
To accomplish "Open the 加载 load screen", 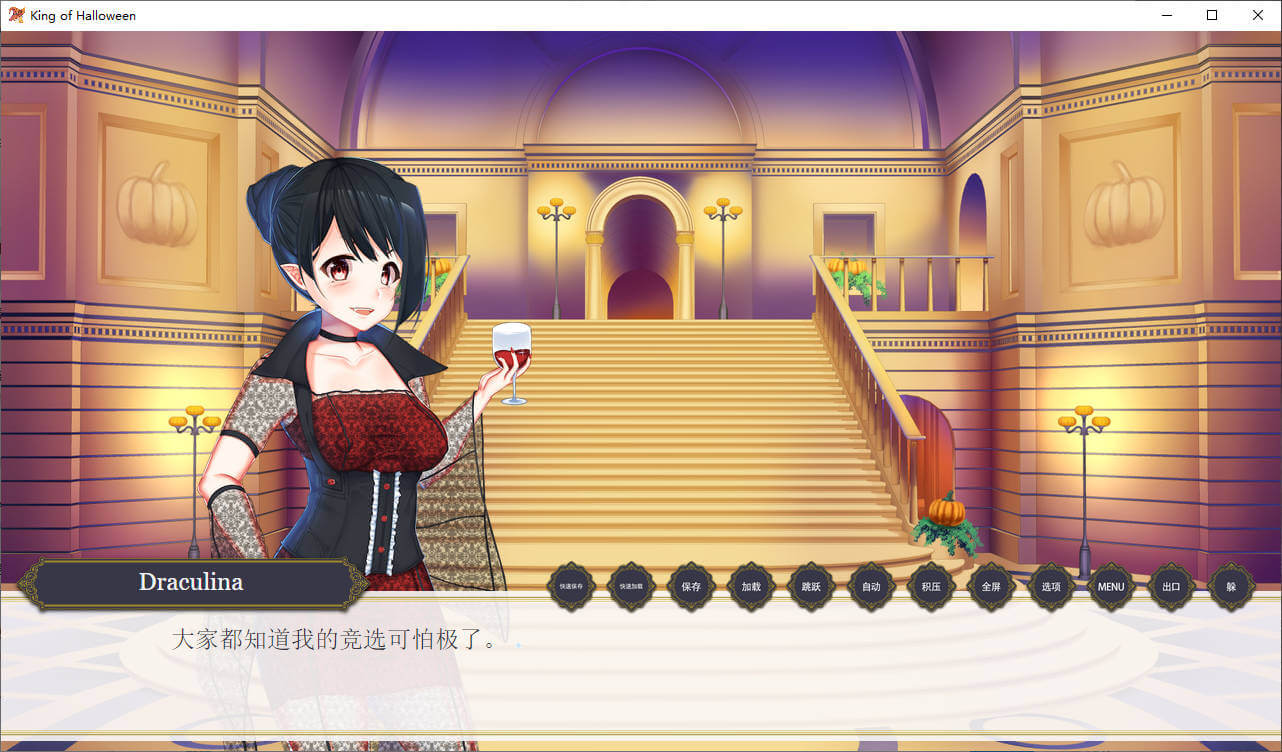I will (751, 587).
